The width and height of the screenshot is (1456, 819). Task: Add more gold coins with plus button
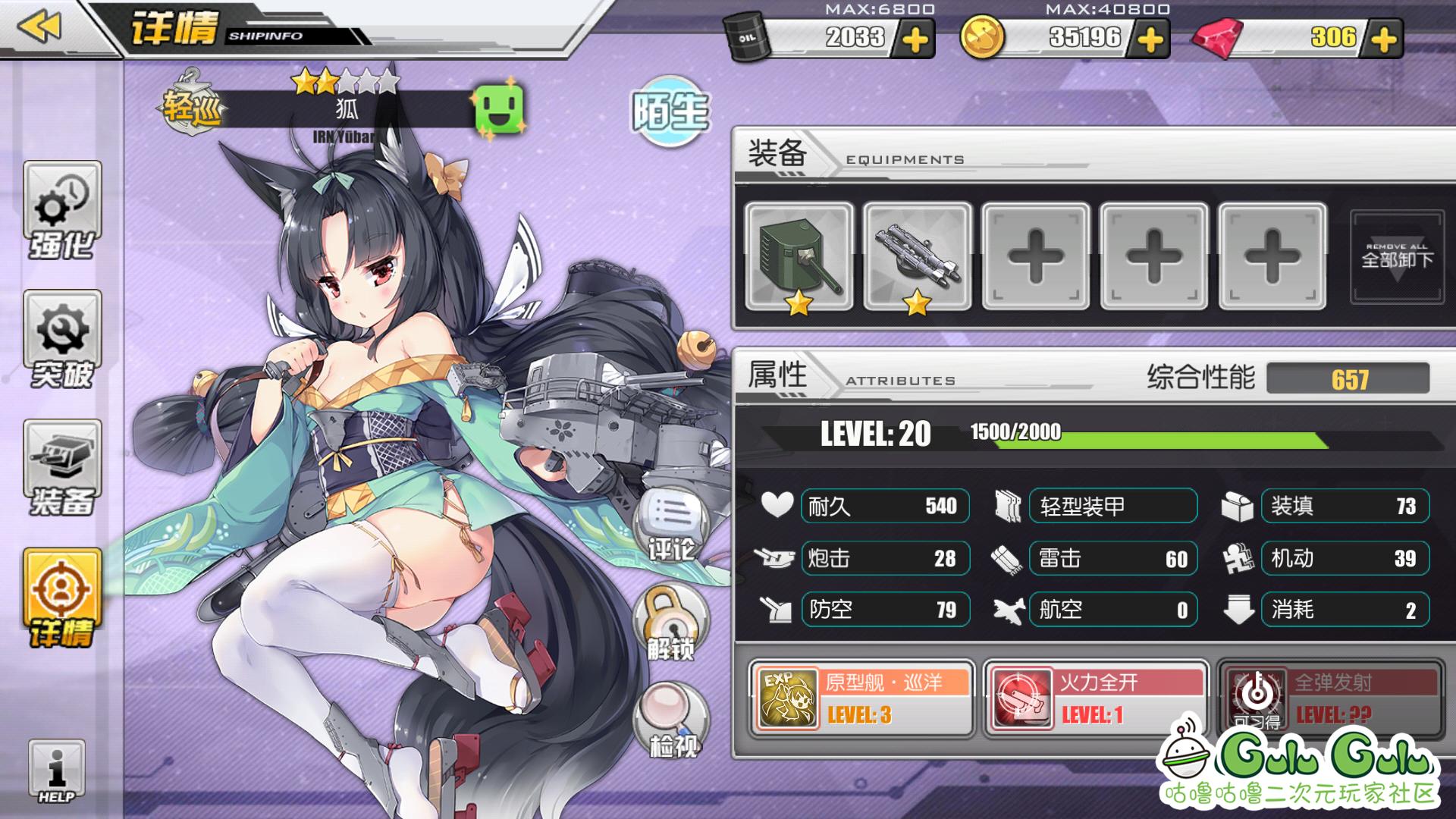[1150, 39]
